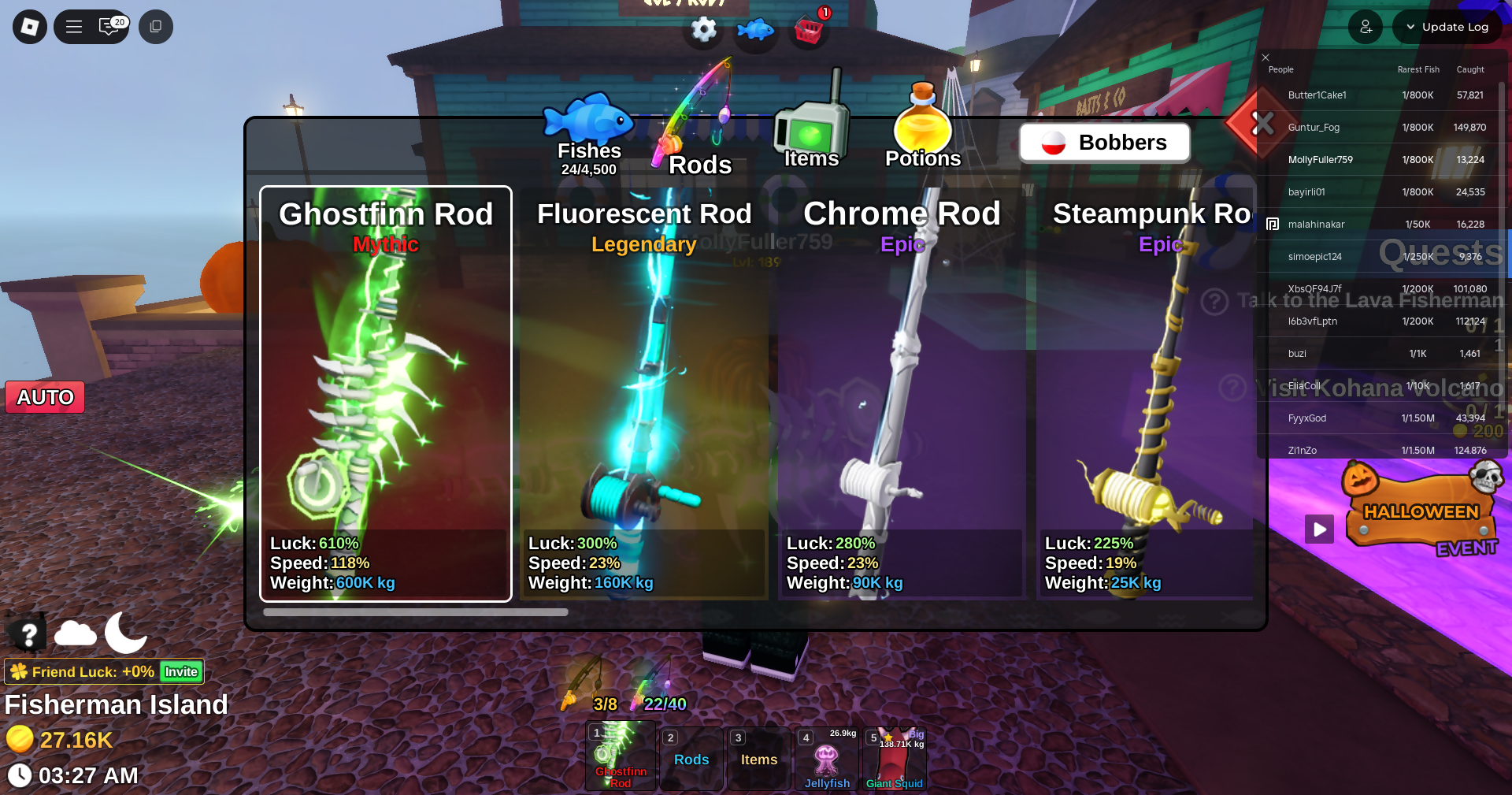This screenshot has width=1512, height=795.
Task: Select the Steampunk Rod card
Action: pos(1146,394)
